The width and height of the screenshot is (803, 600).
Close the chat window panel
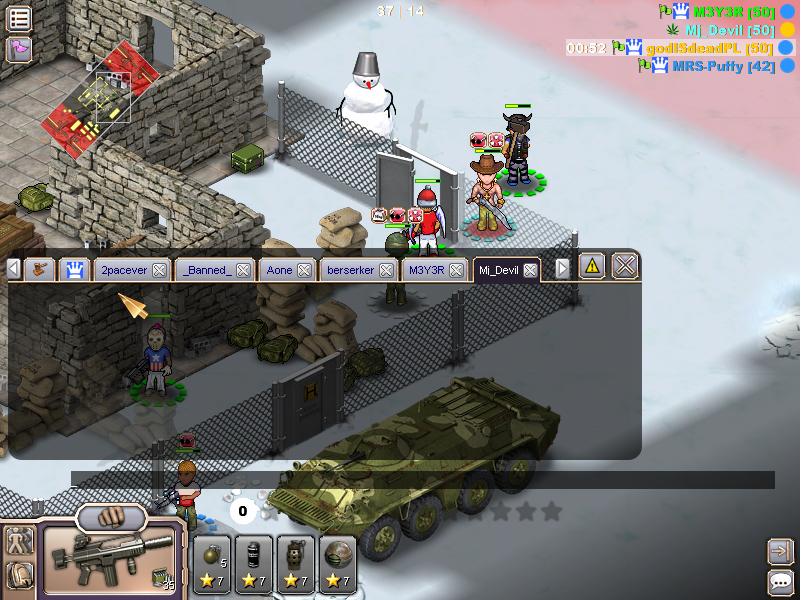tap(625, 266)
